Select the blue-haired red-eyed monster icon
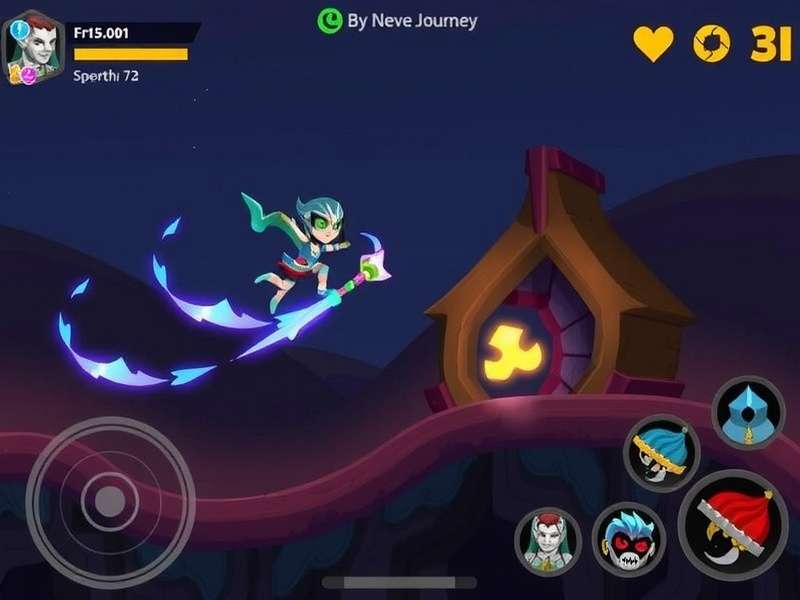Screen dimensions: 800x600 pos(627,539)
